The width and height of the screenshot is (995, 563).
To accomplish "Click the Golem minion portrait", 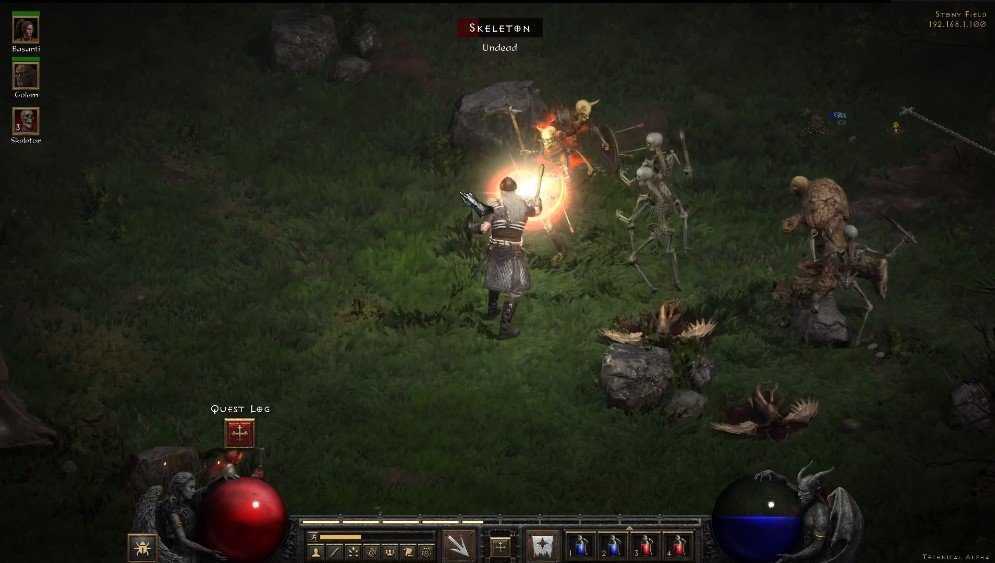I will pos(25,75).
